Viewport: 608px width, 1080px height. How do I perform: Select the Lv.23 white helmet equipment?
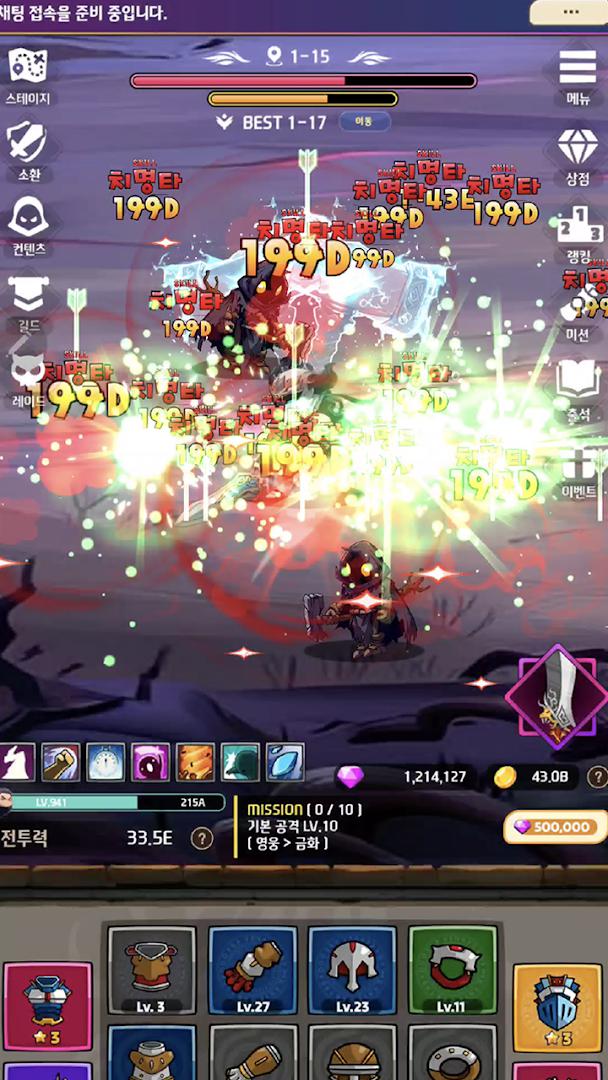point(352,970)
